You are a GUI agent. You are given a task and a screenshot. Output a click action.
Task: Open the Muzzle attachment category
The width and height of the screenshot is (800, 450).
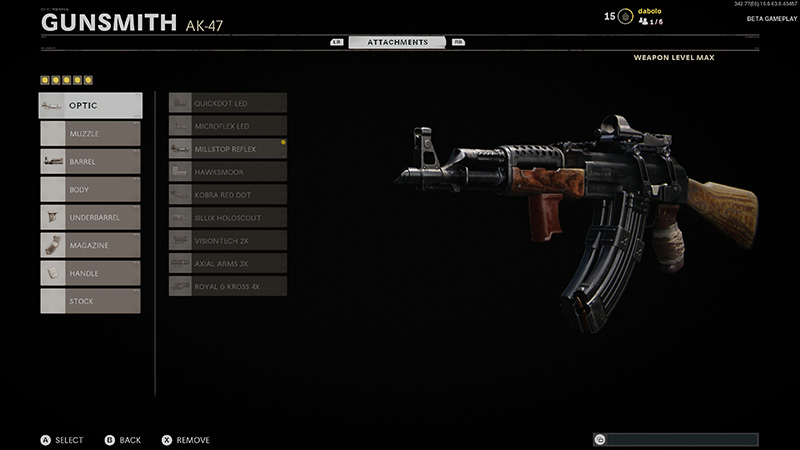[90, 133]
